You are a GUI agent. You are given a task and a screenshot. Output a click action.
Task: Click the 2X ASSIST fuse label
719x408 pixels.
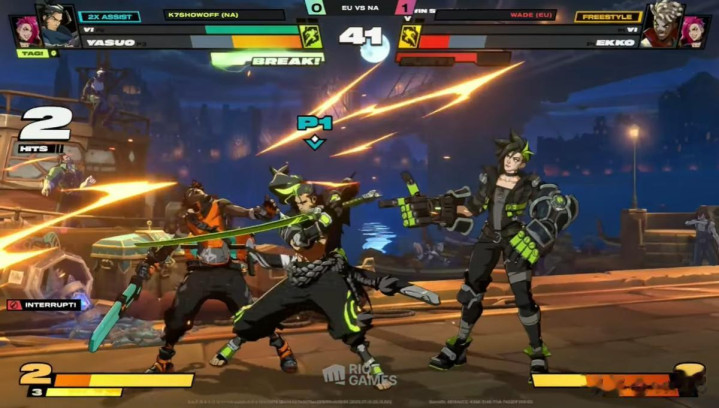(110, 16)
